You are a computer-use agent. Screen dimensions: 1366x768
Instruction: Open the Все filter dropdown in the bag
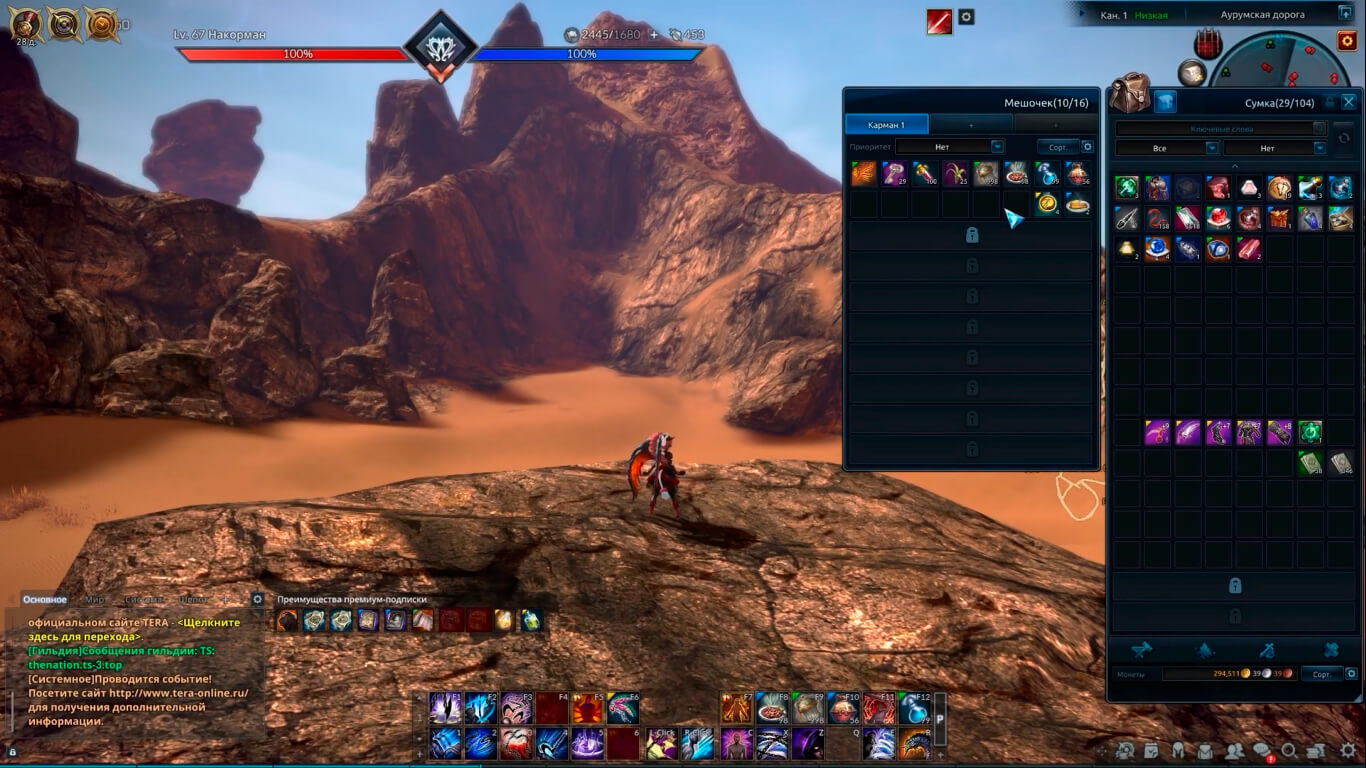pyautogui.click(x=1166, y=148)
